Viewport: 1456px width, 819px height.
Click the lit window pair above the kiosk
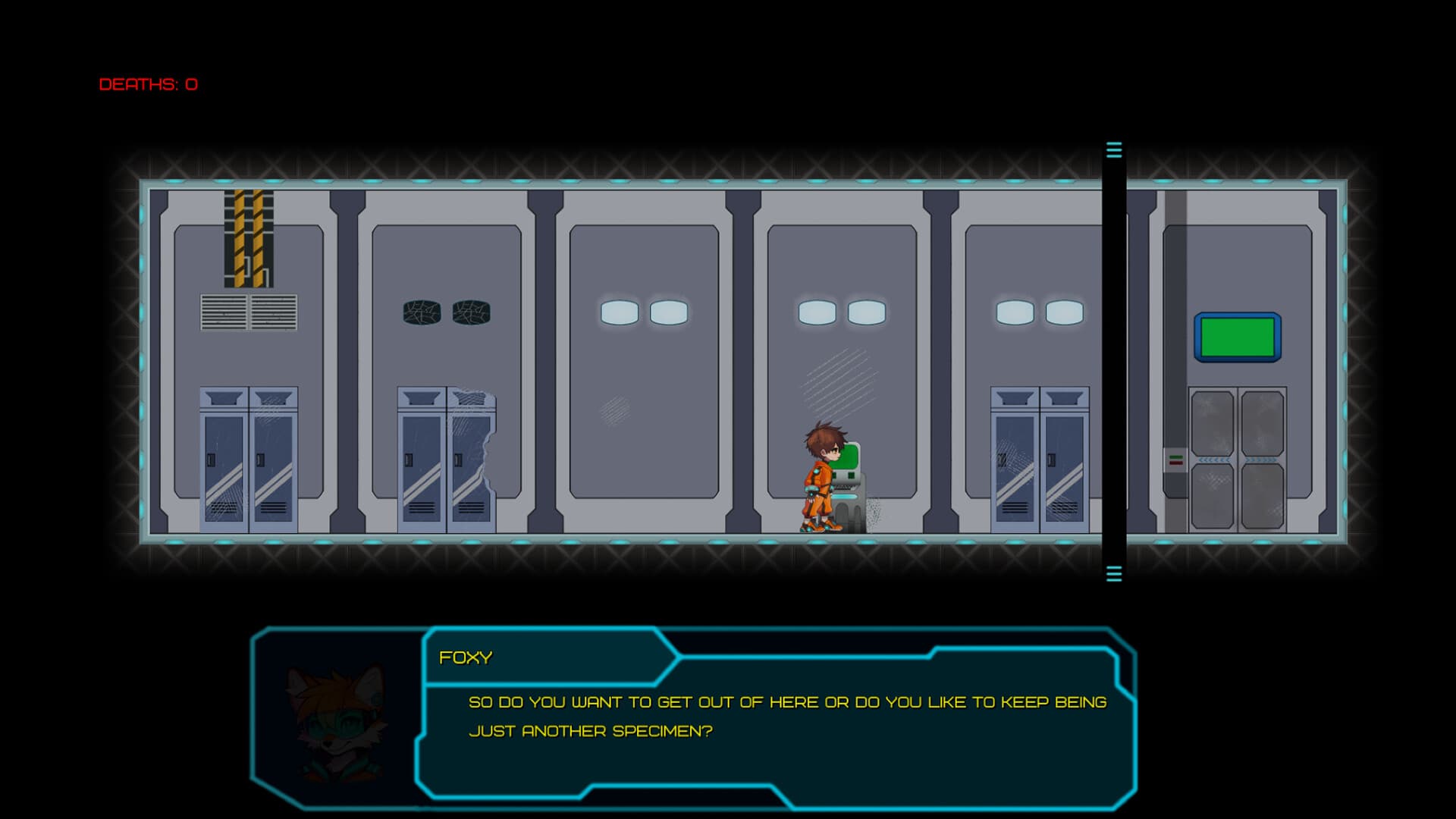click(x=840, y=310)
